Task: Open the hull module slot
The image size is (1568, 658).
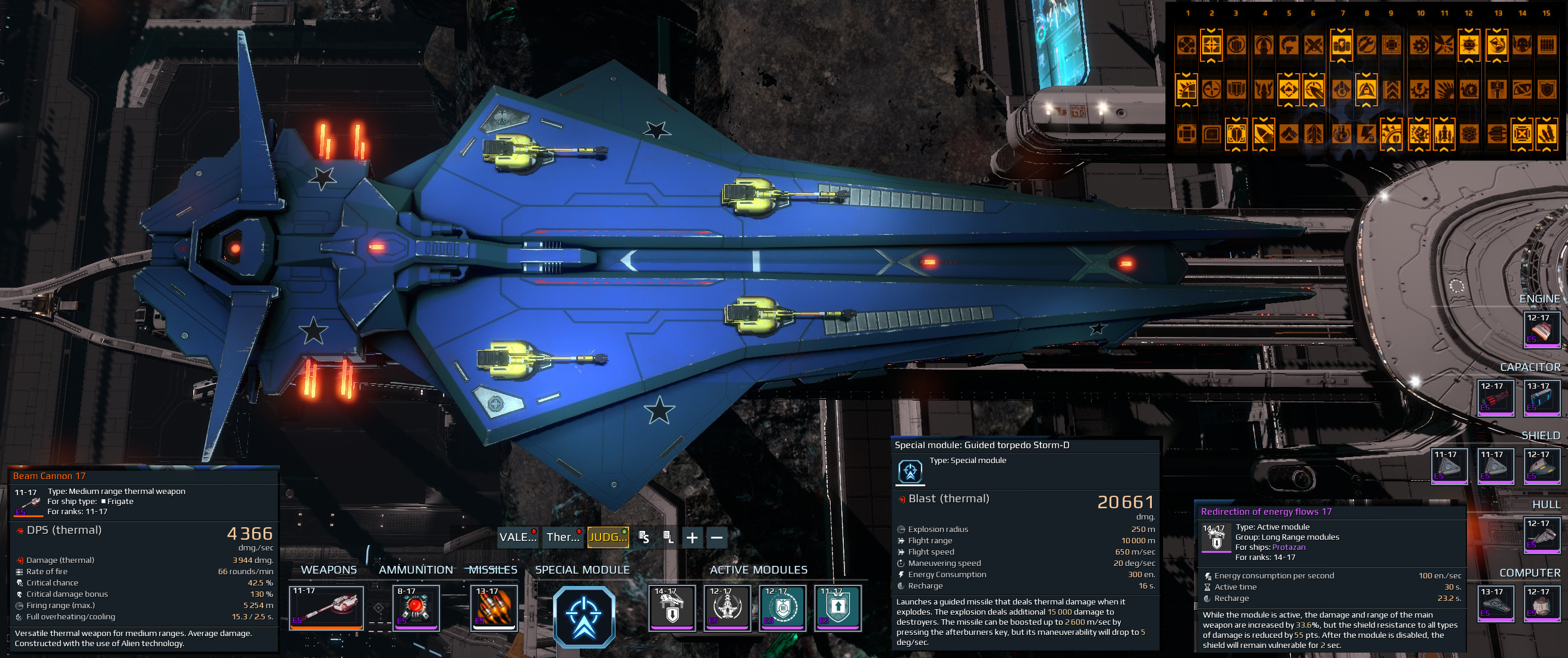Action: click(x=1542, y=535)
